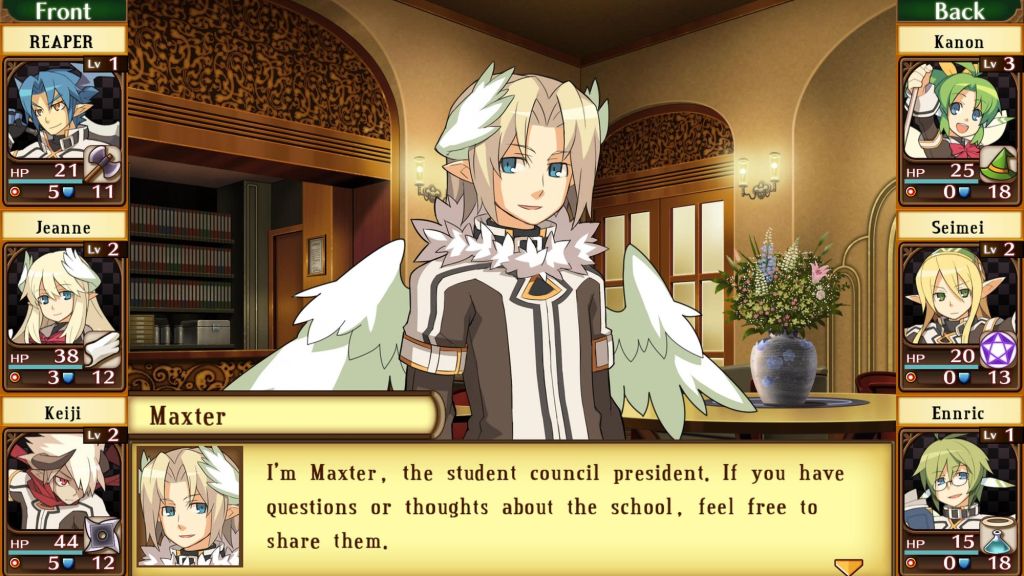Advance dialogue with the orange arrow
The height and width of the screenshot is (576, 1024).
point(848,566)
